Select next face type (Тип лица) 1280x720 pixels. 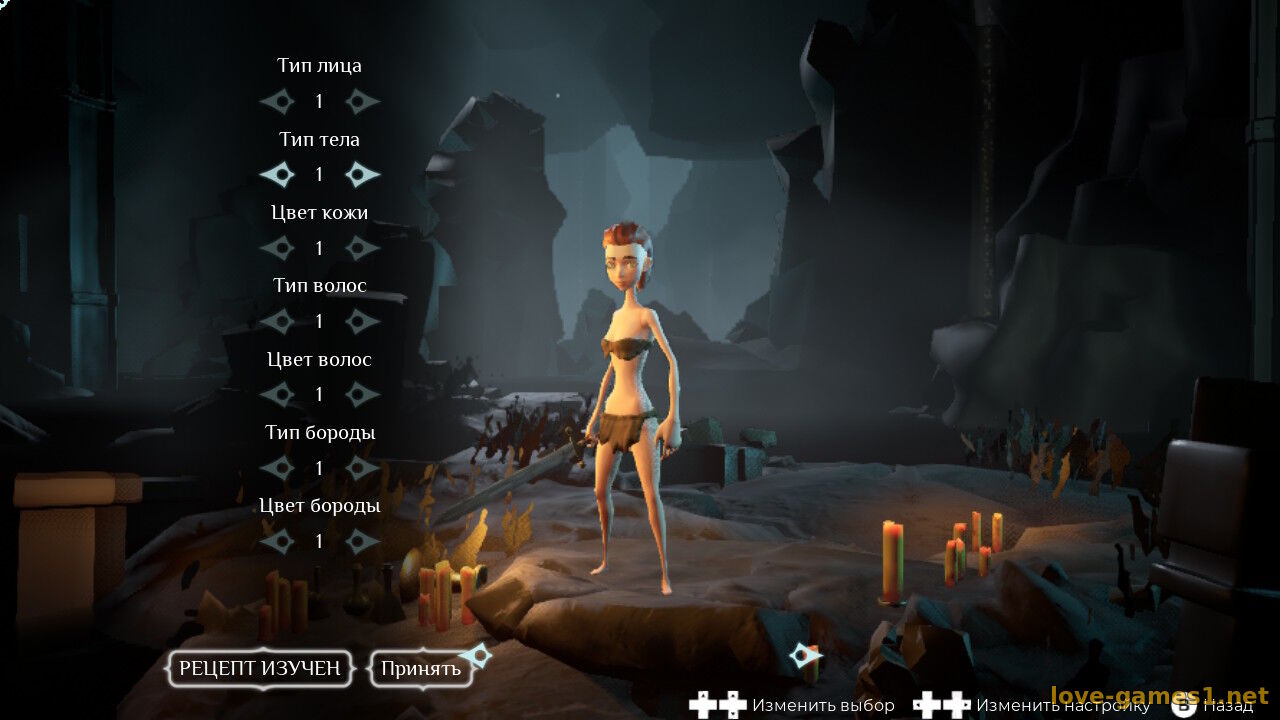362,101
